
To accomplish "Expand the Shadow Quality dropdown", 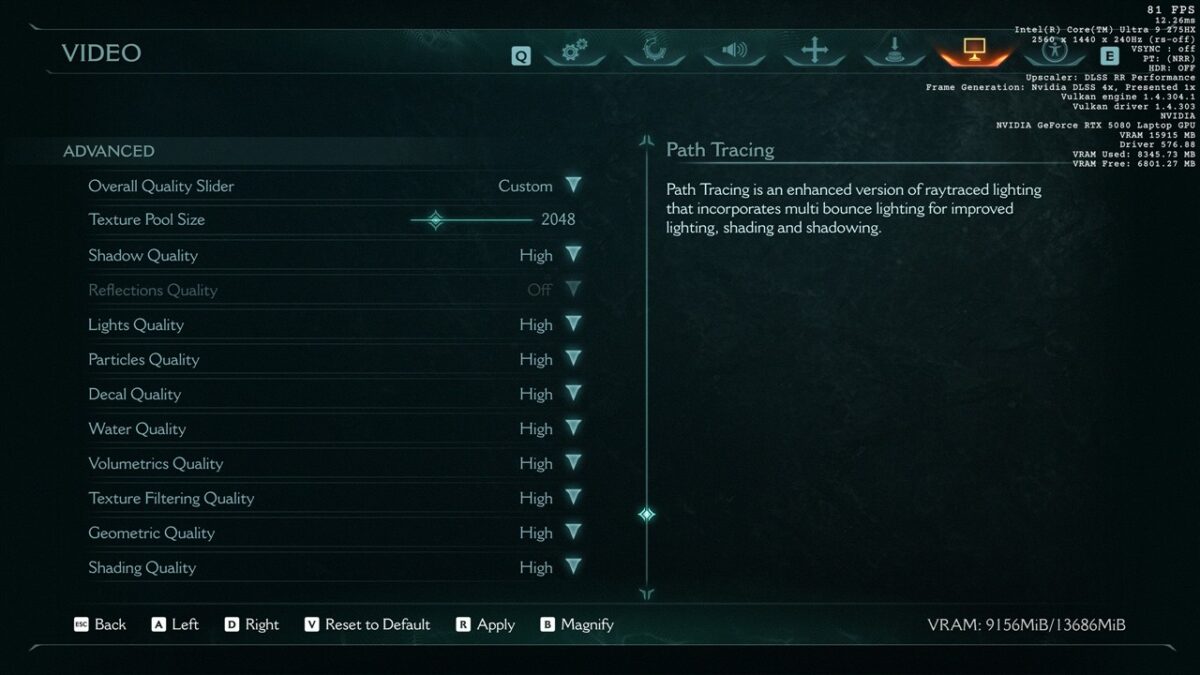I will [573, 255].
